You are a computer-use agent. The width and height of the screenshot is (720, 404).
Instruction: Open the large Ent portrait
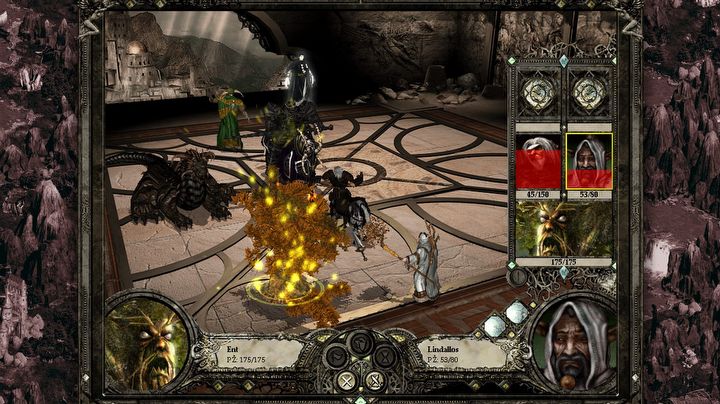click(146, 344)
